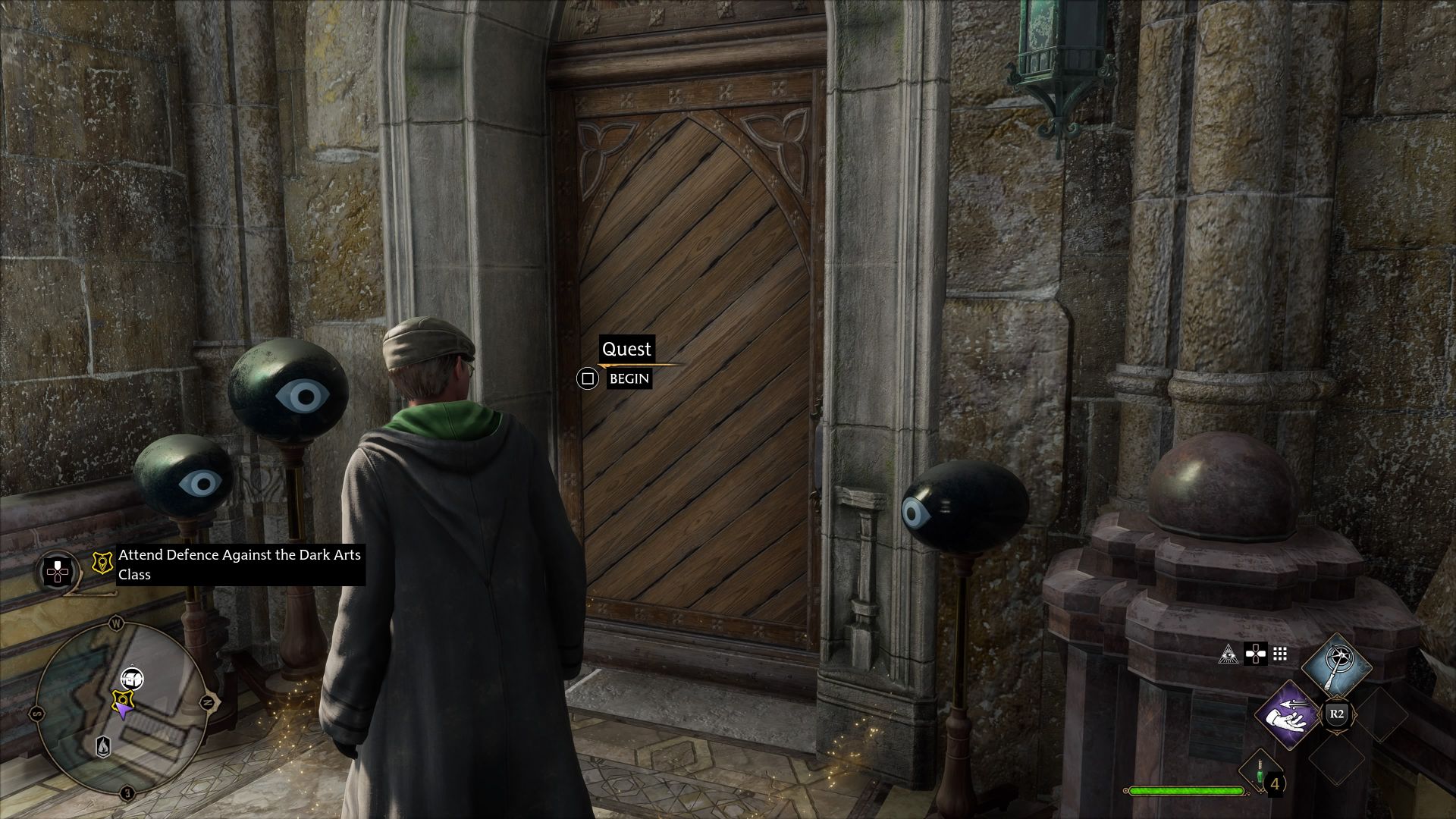This screenshot has height=819, width=1456.
Task: Click the eye pyramid icon in HUD corner
Action: point(1229,654)
